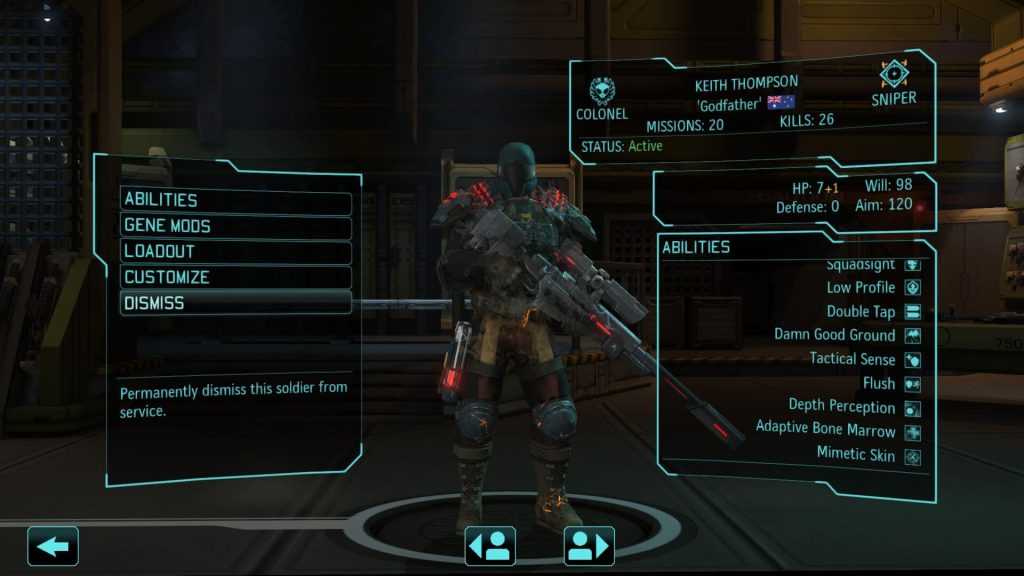Click the Mimetic Skin gene mod icon
Image resolution: width=1024 pixels, height=576 pixels.
[912, 456]
